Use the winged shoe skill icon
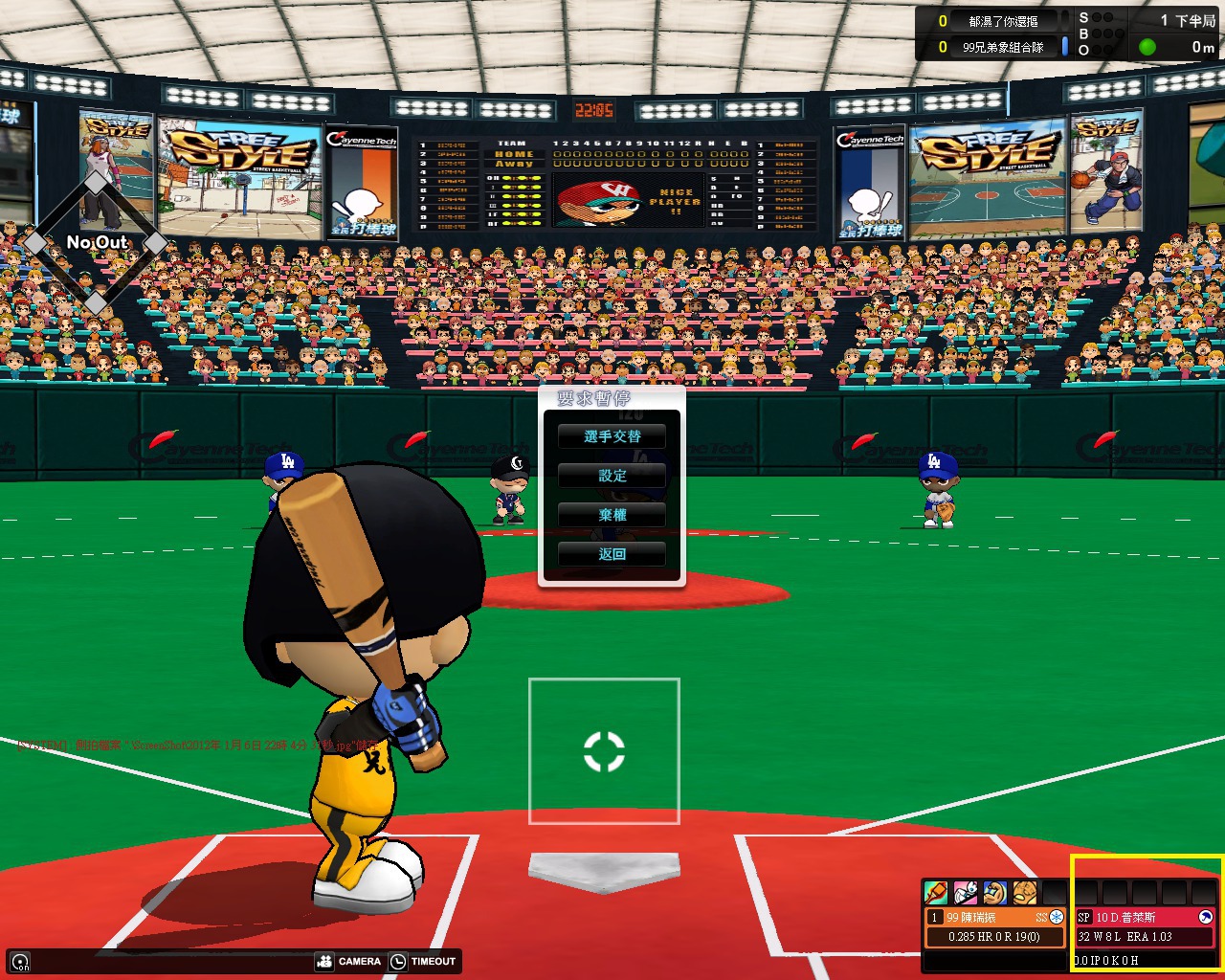This screenshot has width=1225, height=980. point(966,893)
